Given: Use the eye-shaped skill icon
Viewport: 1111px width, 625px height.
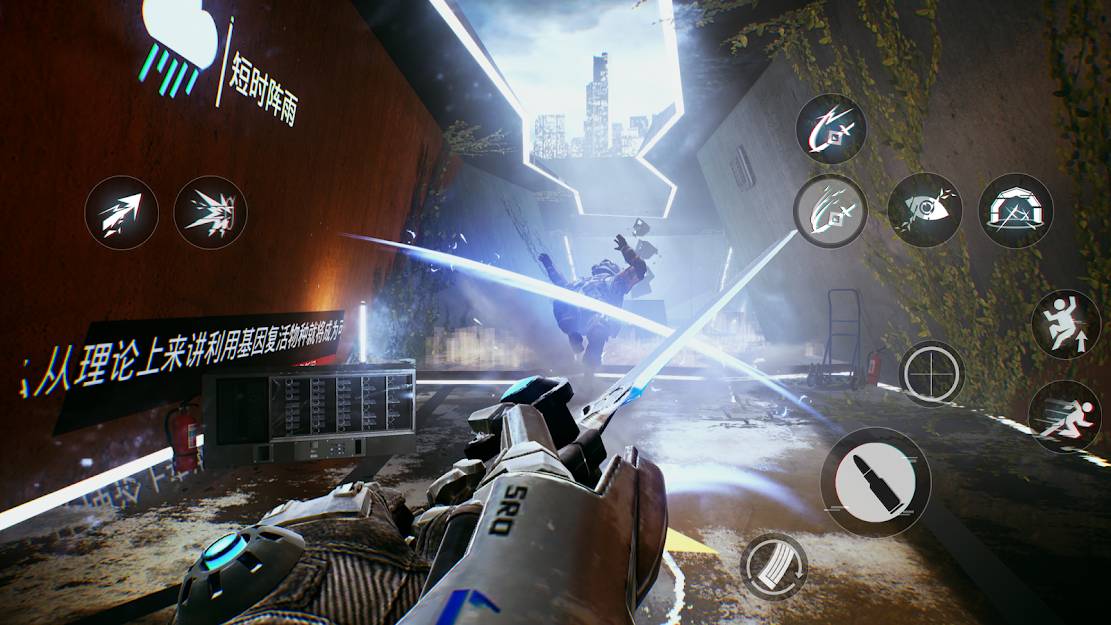Looking at the screenshot, I should (x=924, y=210).
